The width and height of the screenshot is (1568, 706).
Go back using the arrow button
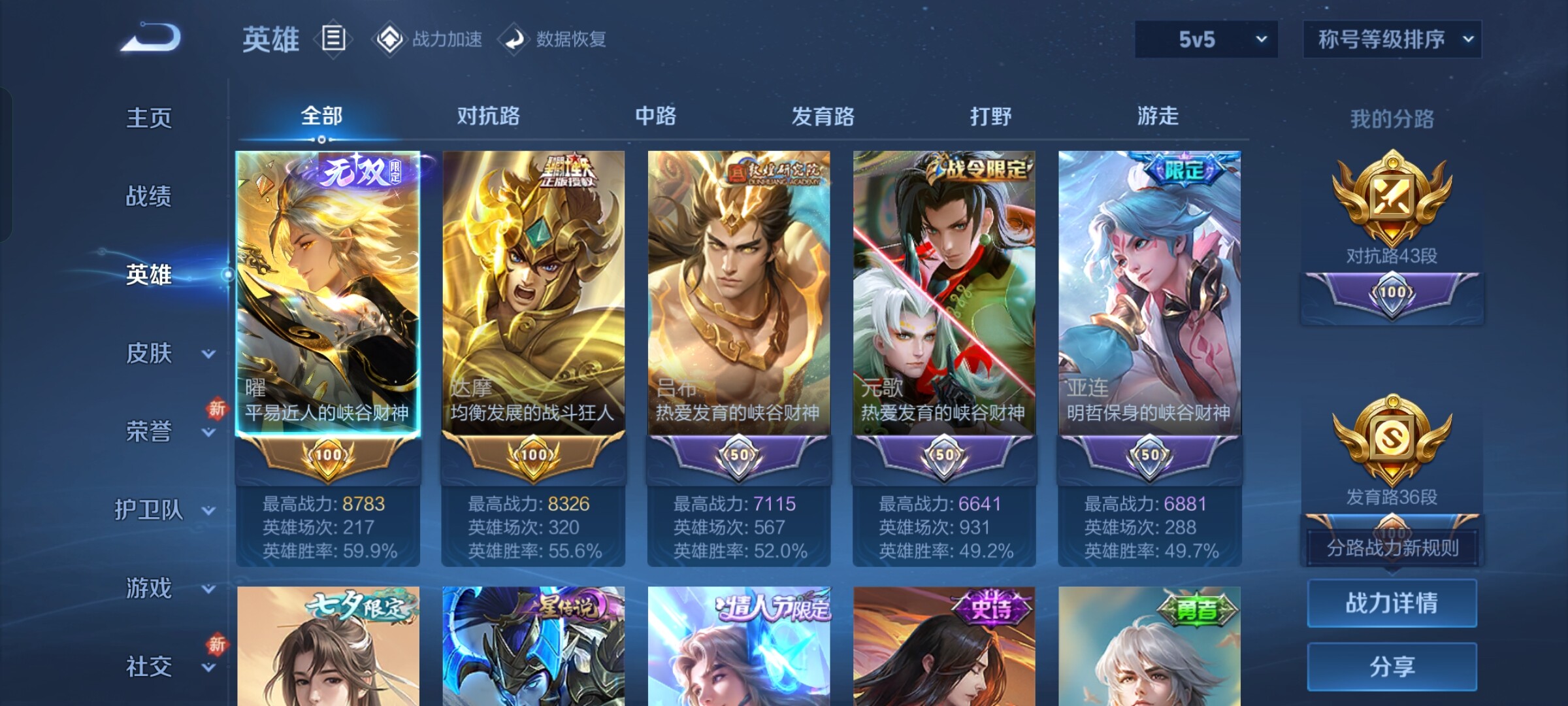pos(151,38)
